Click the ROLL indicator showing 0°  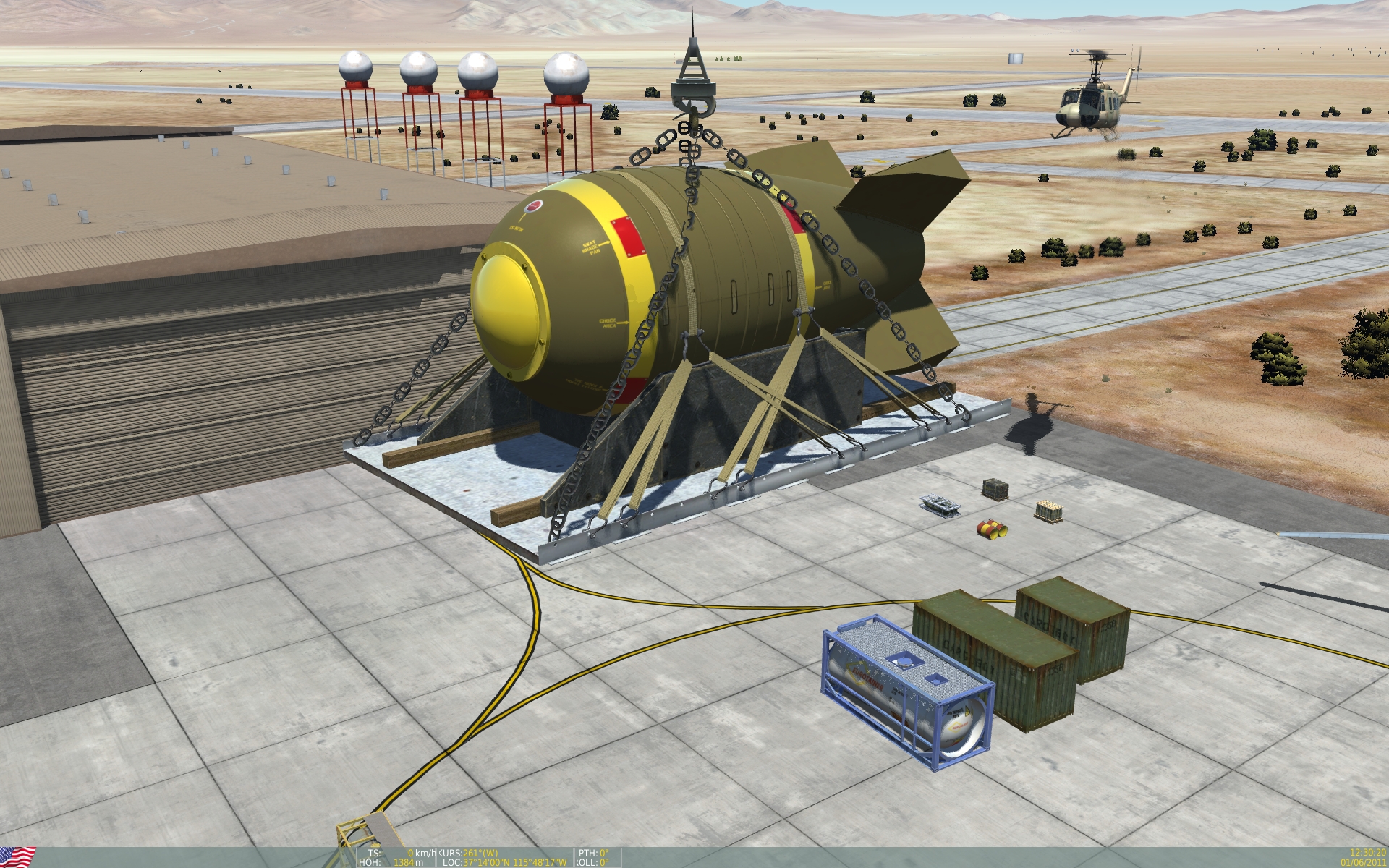593,861
